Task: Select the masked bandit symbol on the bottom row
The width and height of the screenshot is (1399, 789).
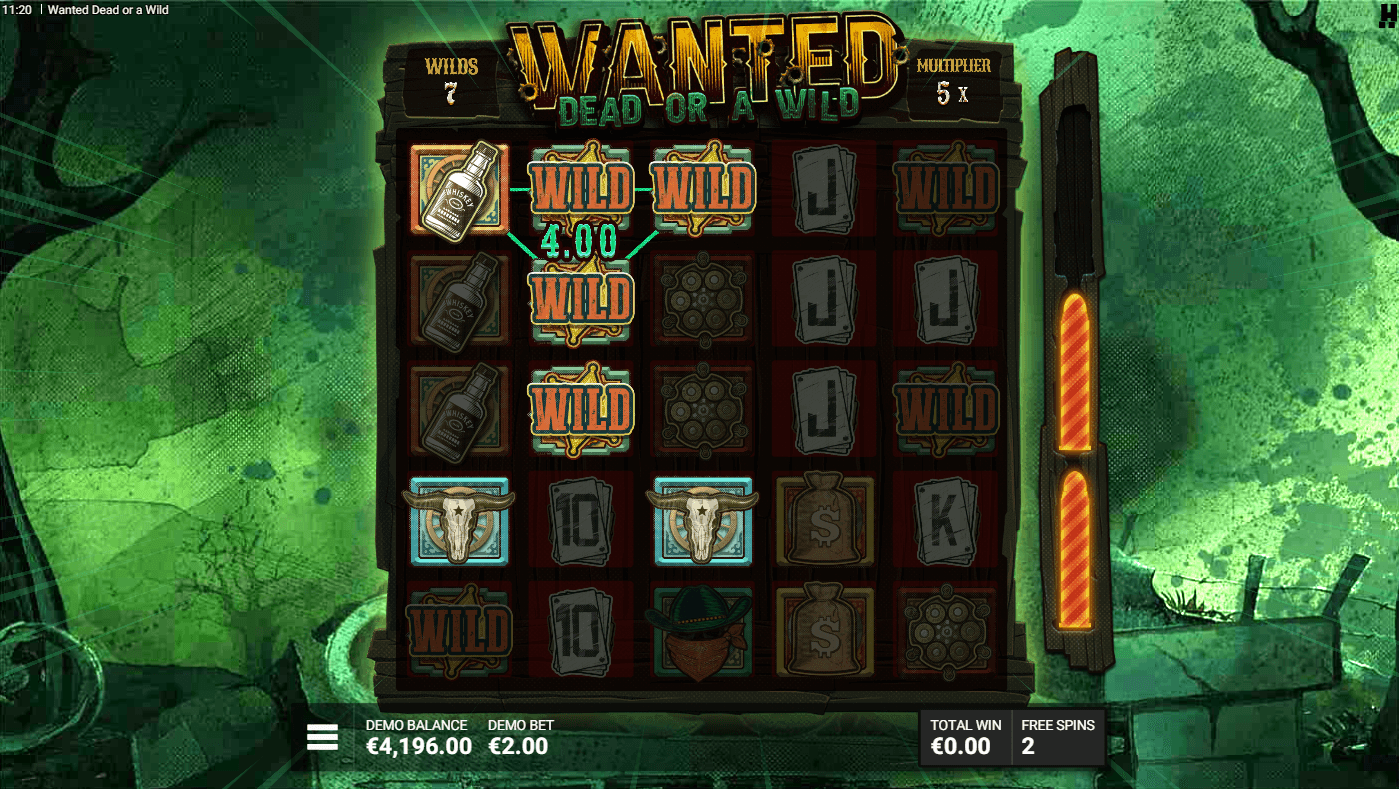Action: tap(703, 631)
